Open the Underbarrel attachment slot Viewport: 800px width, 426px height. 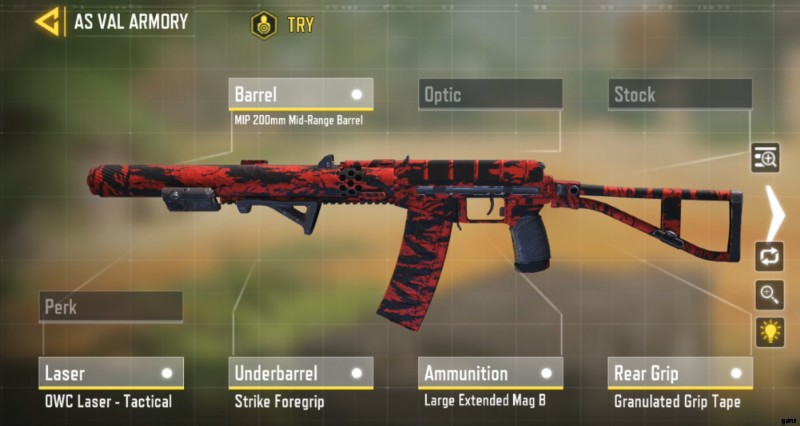click(300, 373)
